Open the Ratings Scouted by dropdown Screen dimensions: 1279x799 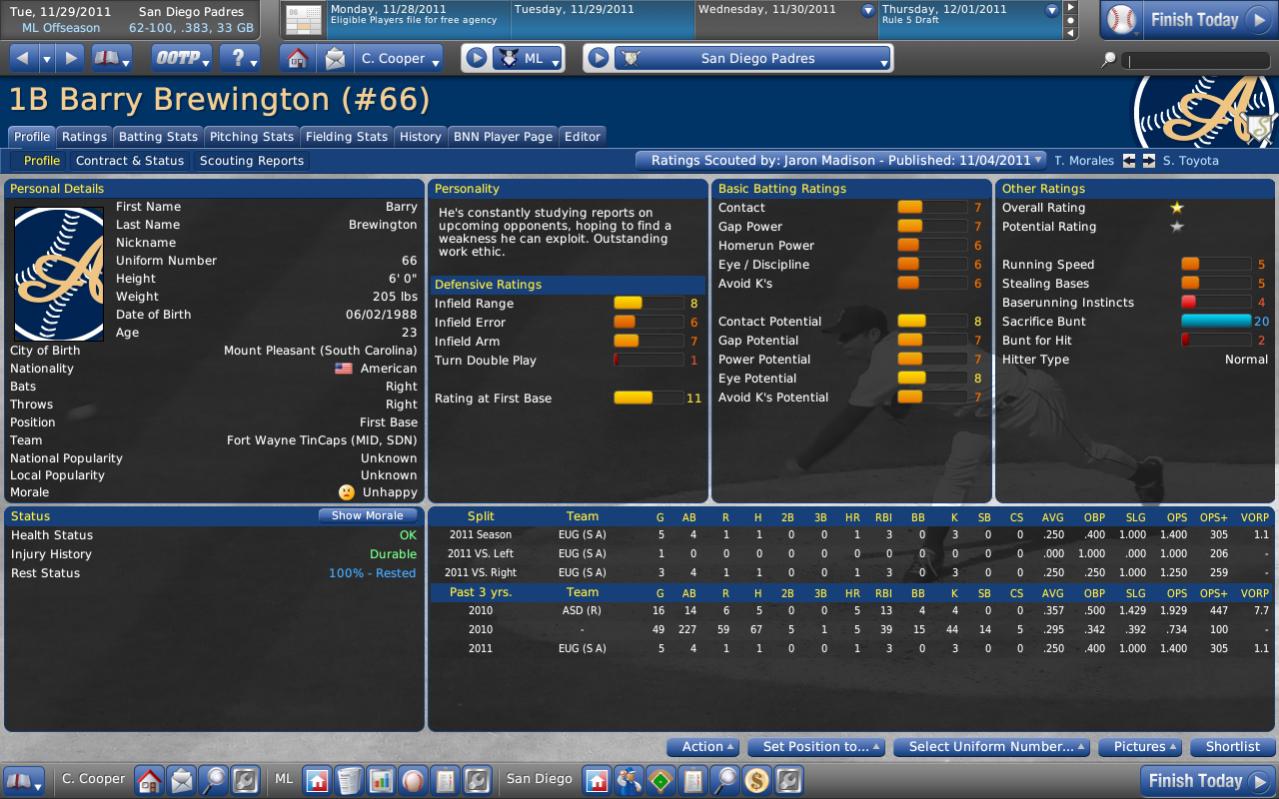(841, 160)
